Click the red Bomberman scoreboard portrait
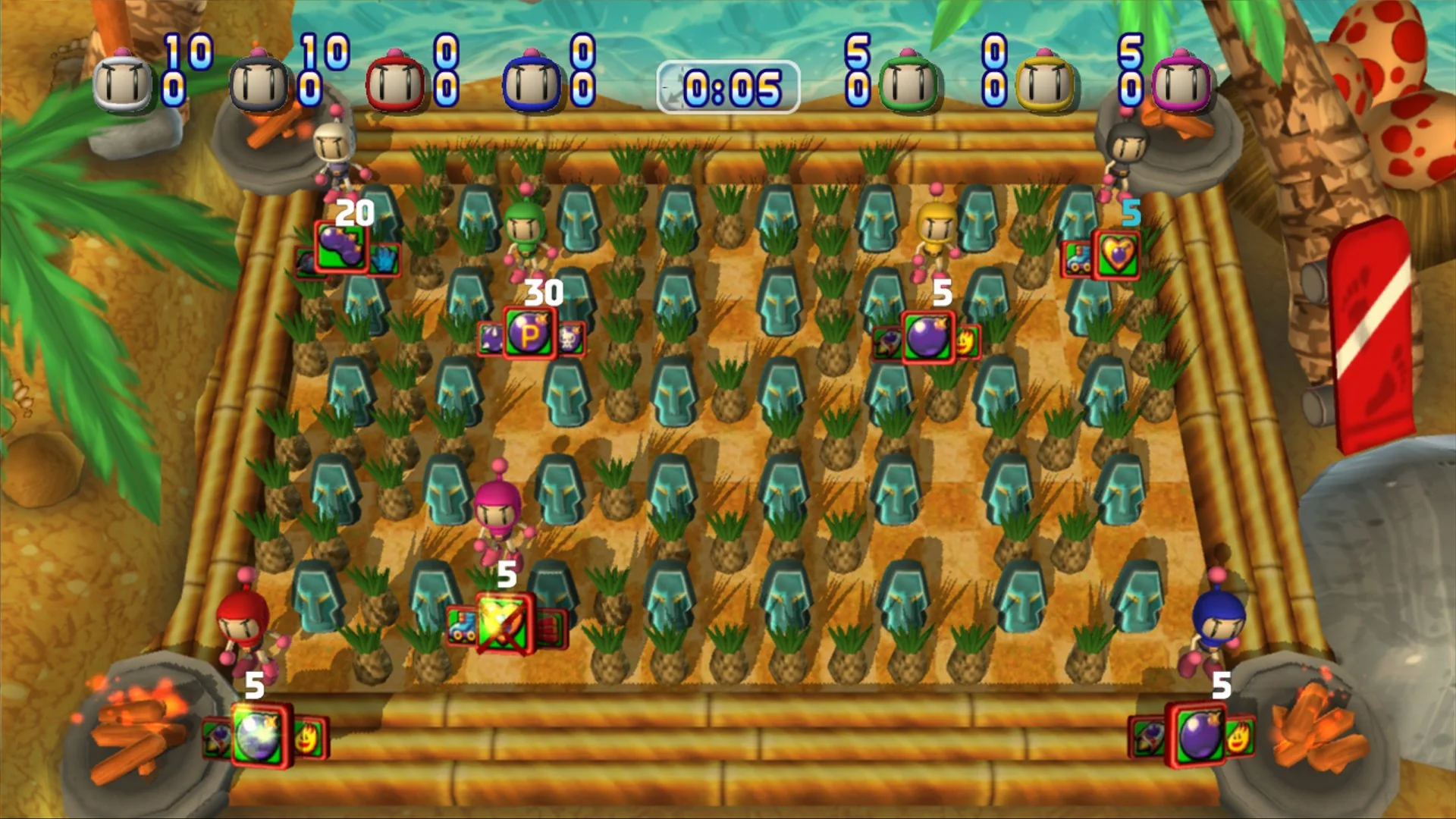Viewport: 1456px width, 819px height. pos(394,80)
